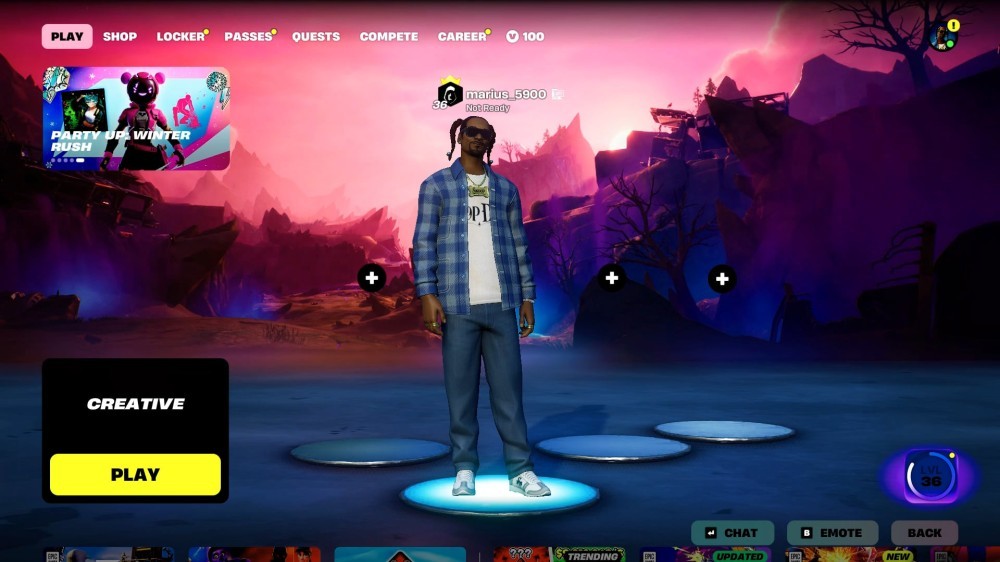1000x562 pixels.
Task: Go to the Passes tab
Action: click(x=248, y=37)
